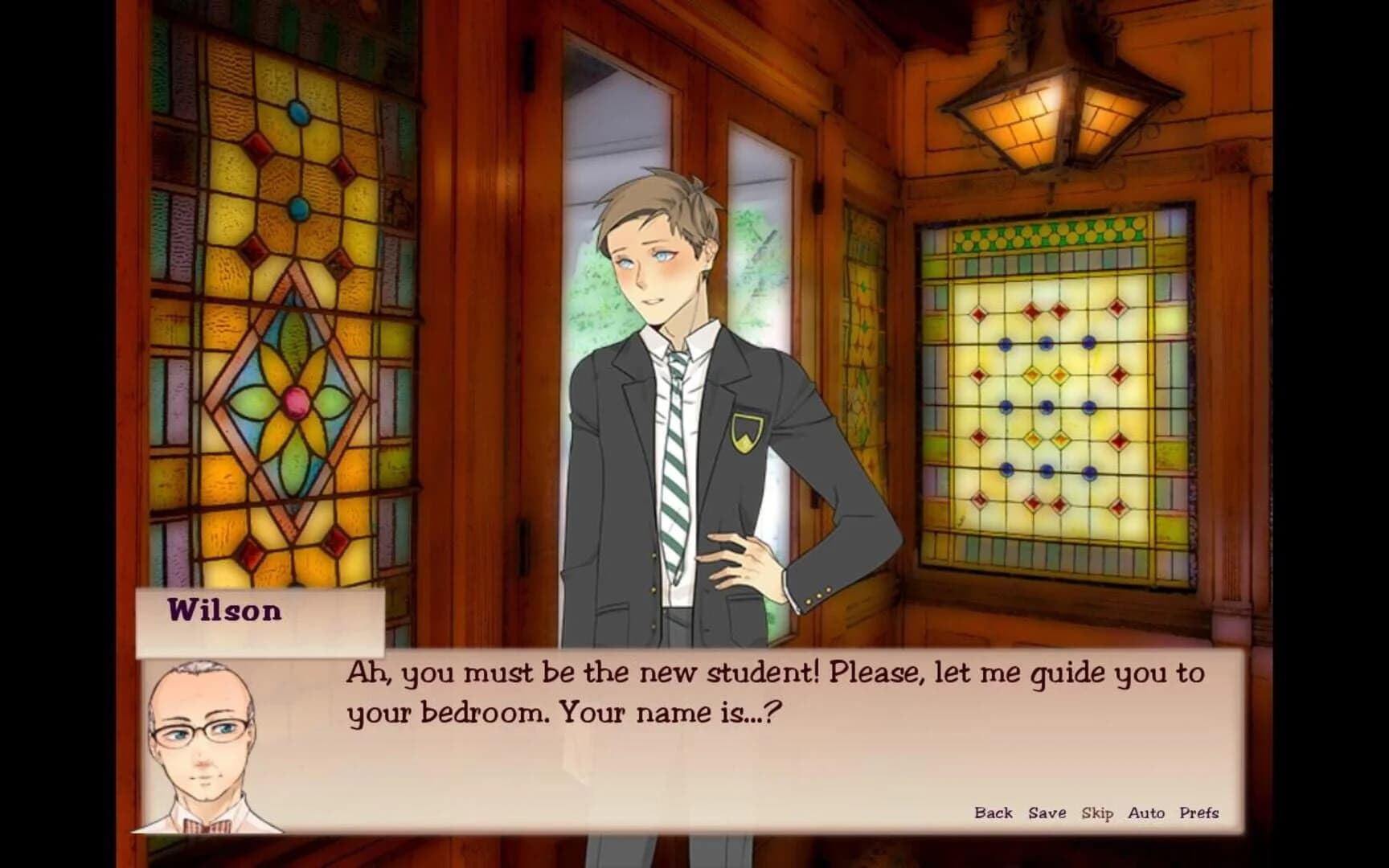Open the Save menu
Image resolution: width=1389 pixels, height=868 pixels.
click(1047, 813)
